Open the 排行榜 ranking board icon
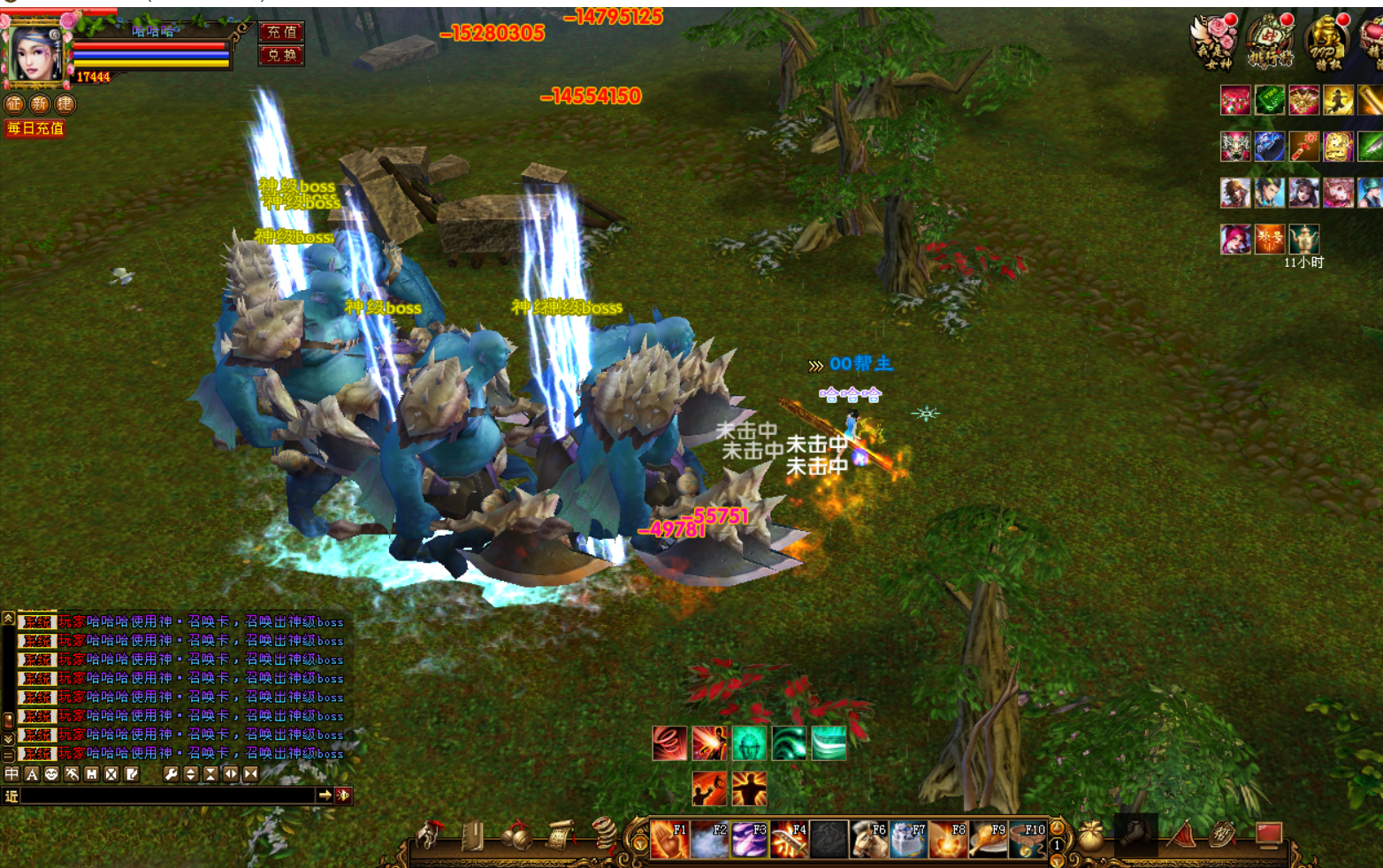The image size is (1383, 868). click(1271, 42)
